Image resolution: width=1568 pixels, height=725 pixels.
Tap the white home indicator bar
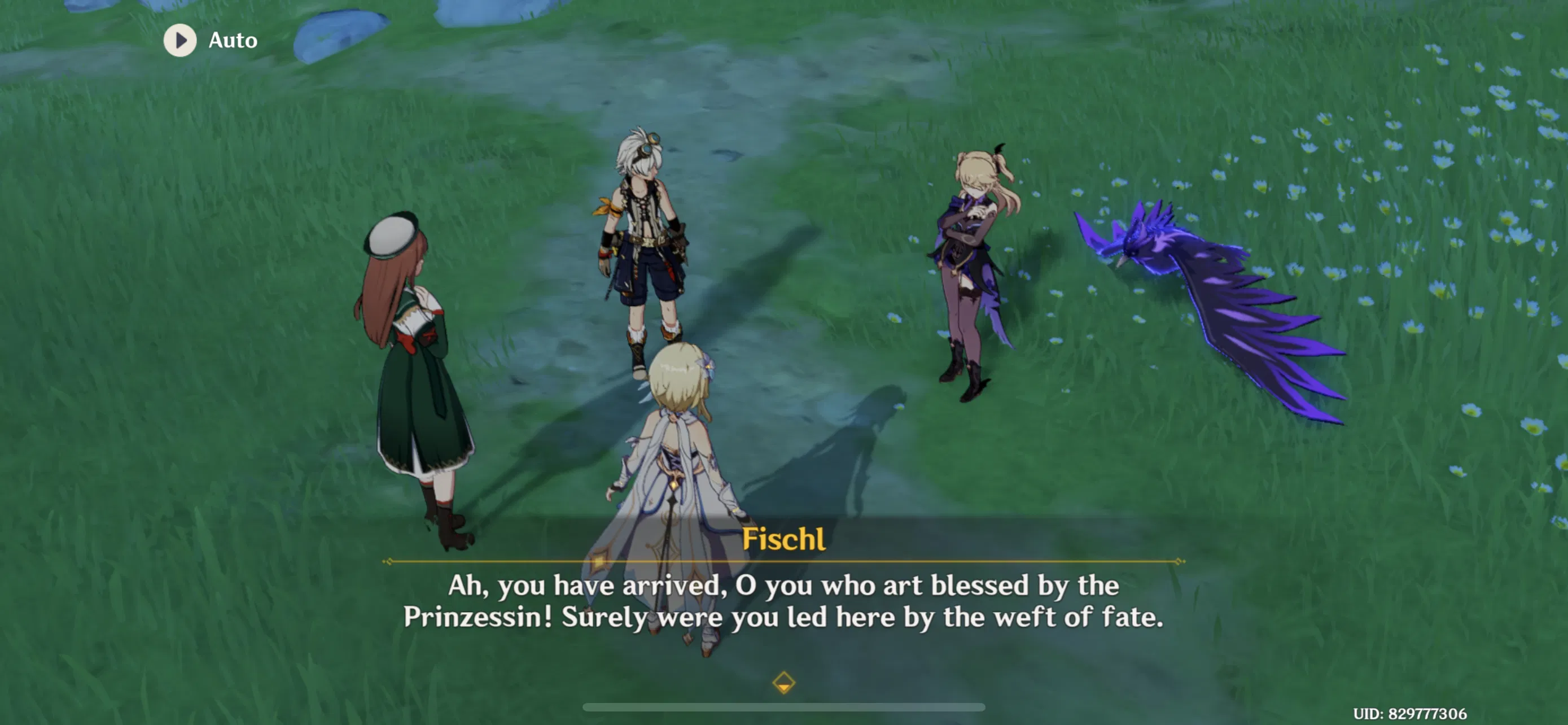click(x=784, y=706)
